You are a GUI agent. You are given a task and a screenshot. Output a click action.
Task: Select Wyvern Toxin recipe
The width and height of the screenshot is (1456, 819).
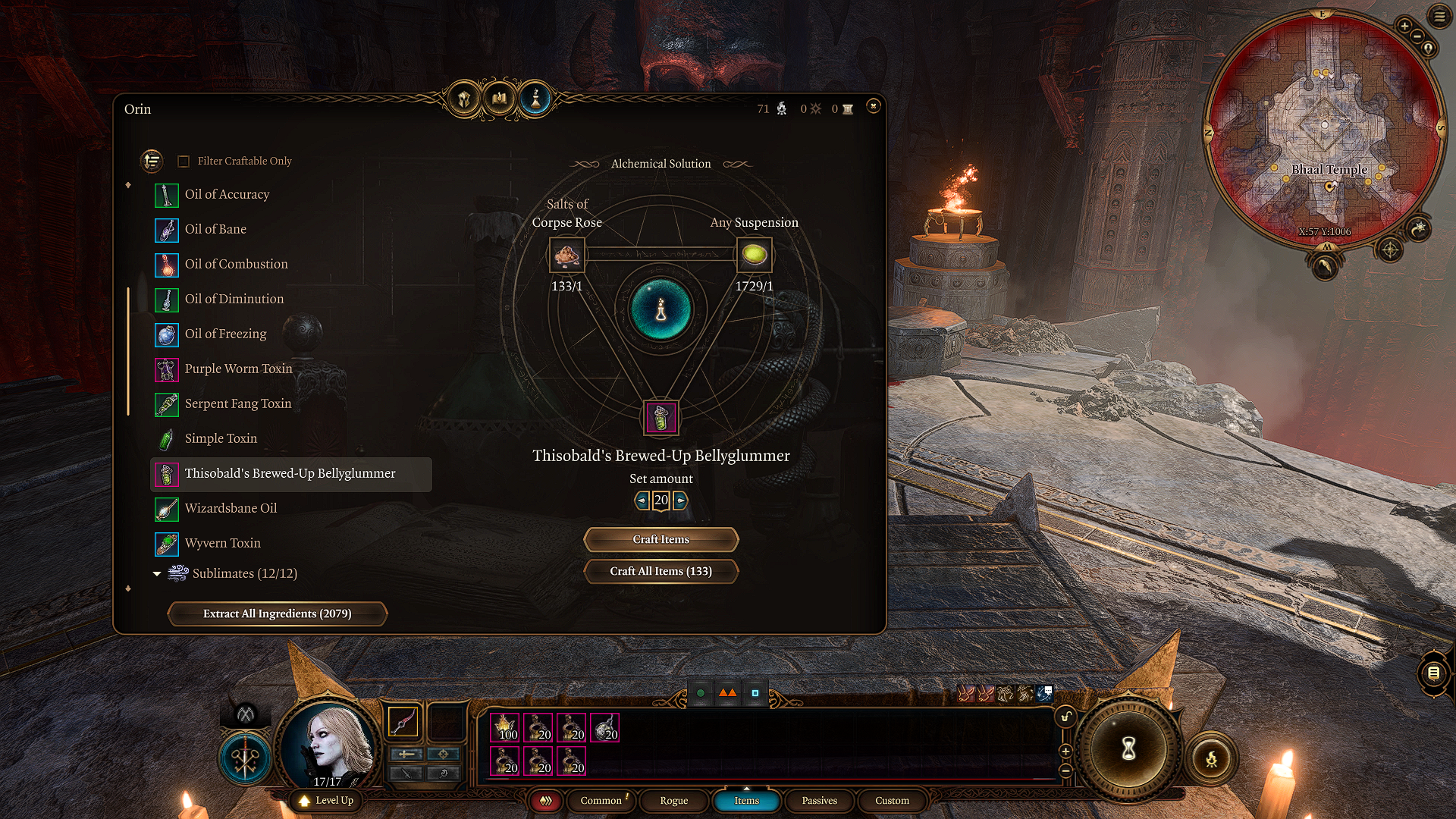point(222,544)
